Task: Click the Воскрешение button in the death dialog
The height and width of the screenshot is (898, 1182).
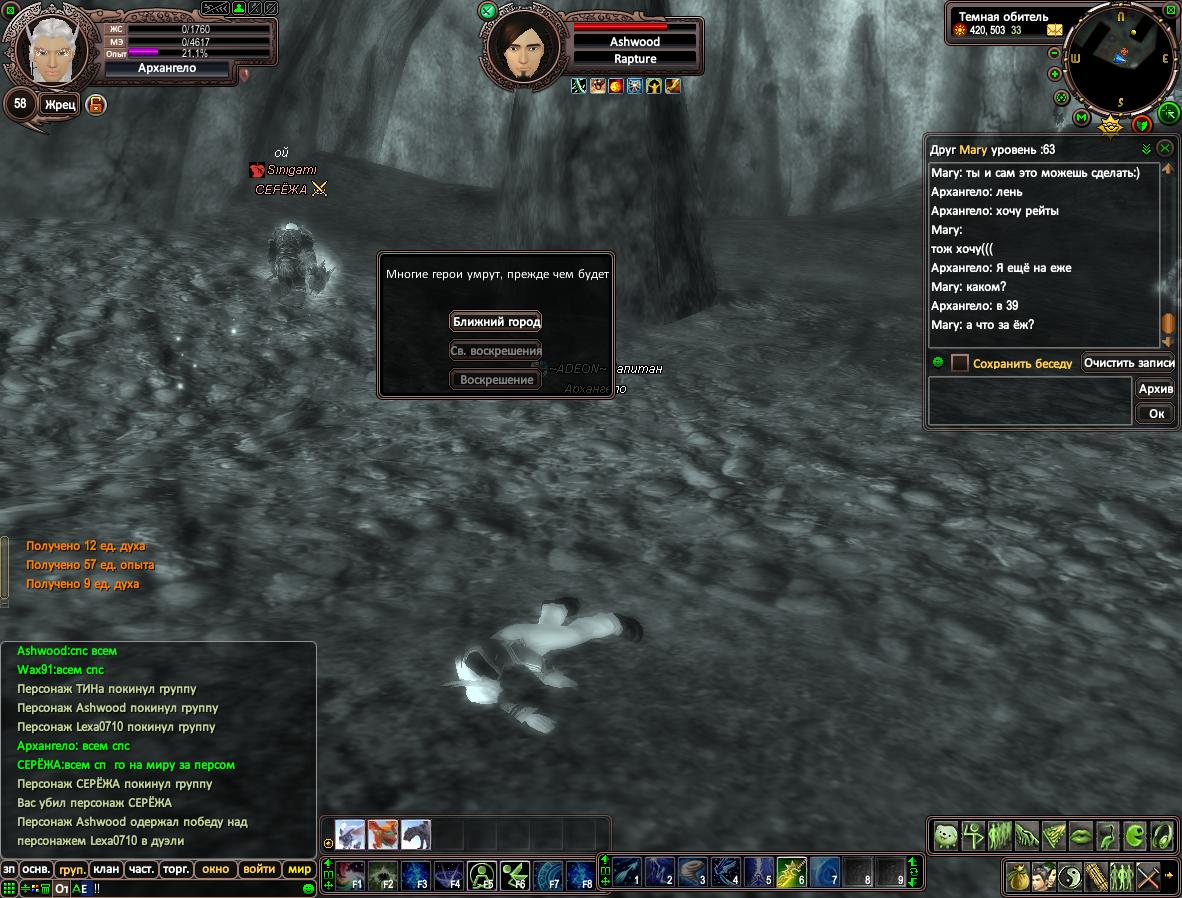Action: [496, 380]
